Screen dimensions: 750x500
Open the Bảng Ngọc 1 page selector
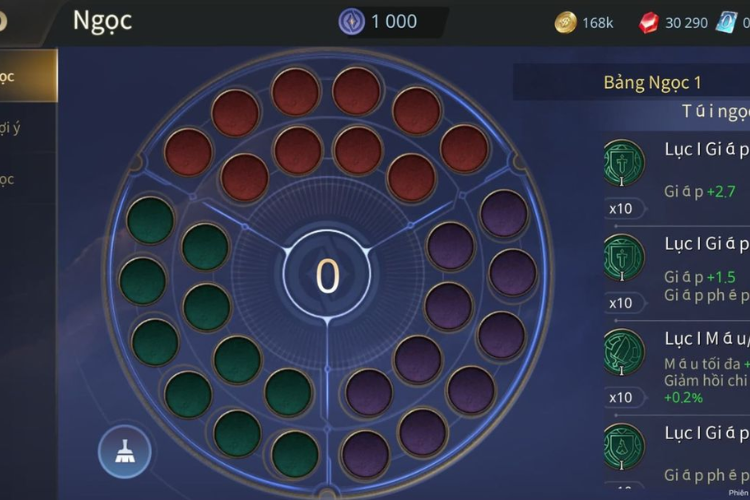tap(652, 82)
